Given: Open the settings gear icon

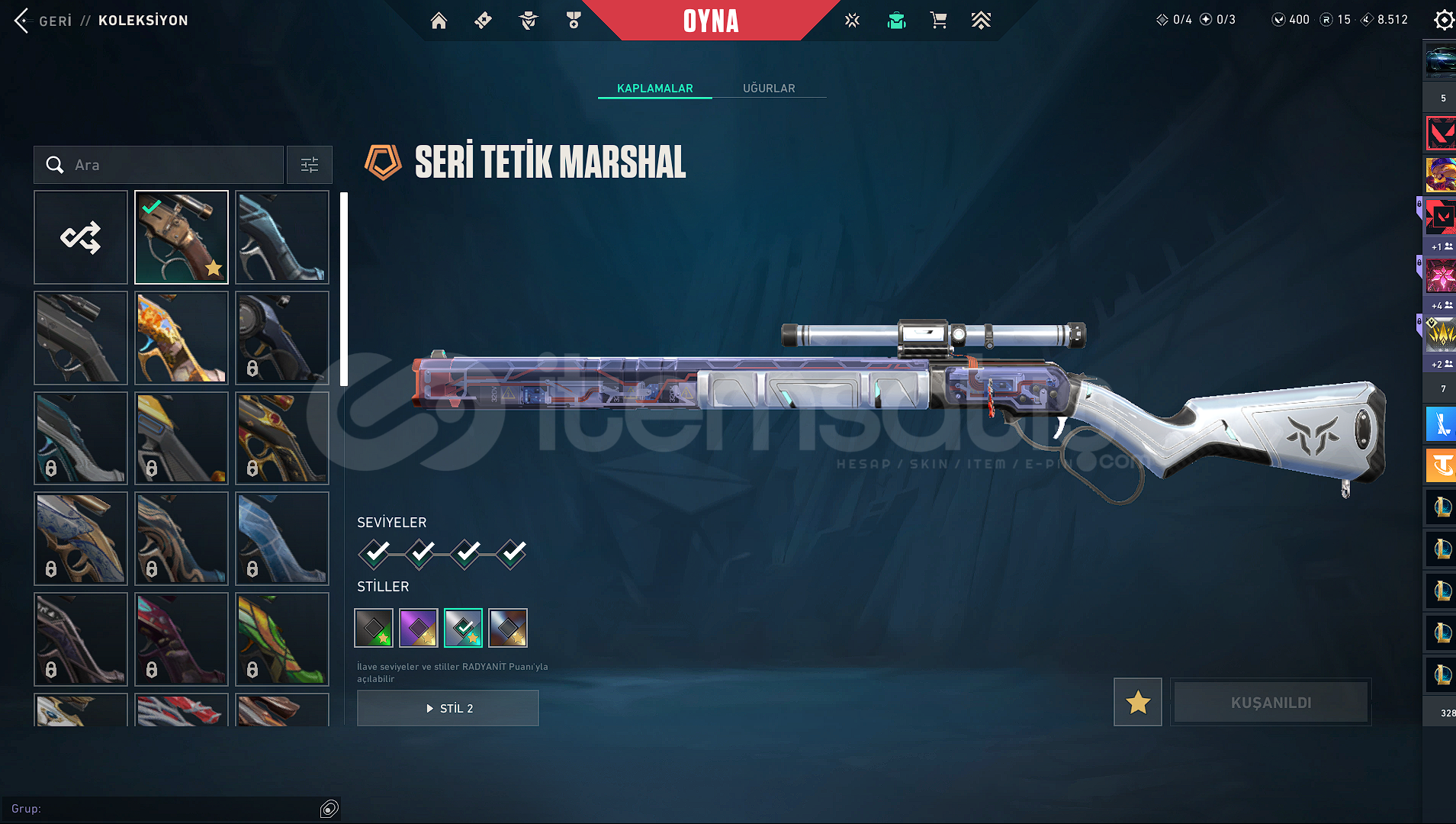Looking at the screenshot, I should pos(1443,20).
